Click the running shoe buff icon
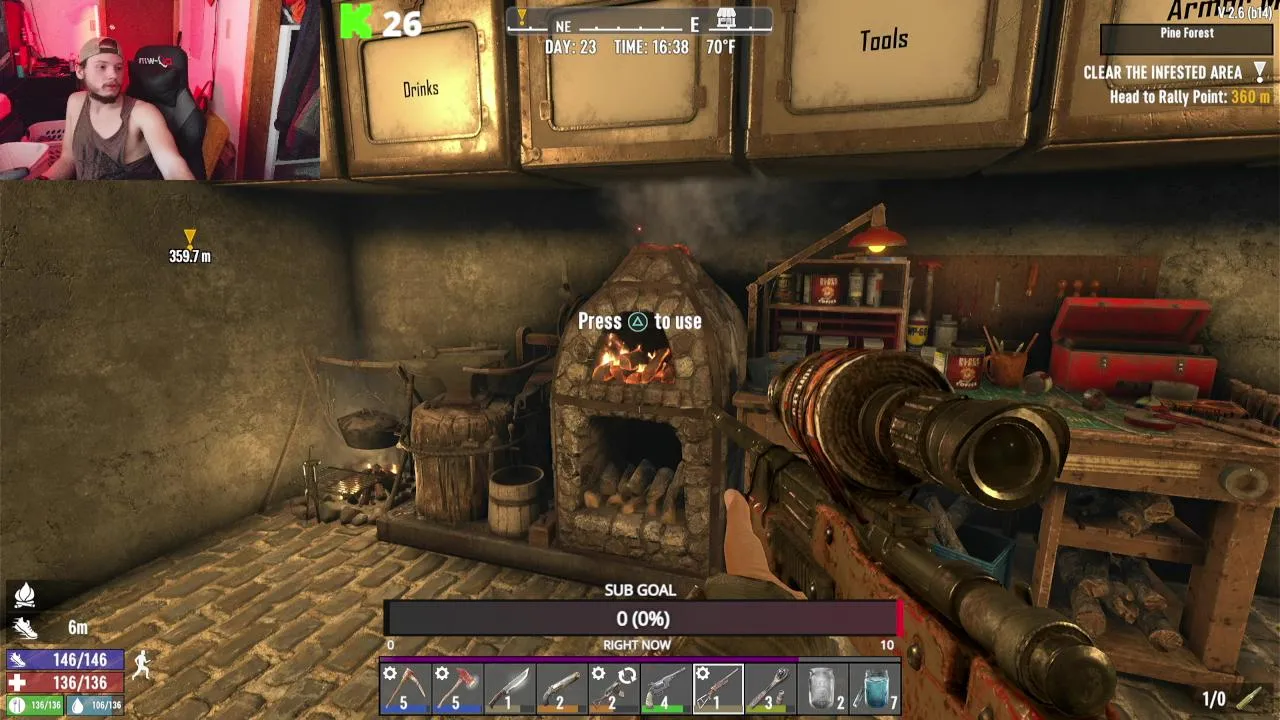This screenshot has height=720, width=1280. (x=24, y=628)
